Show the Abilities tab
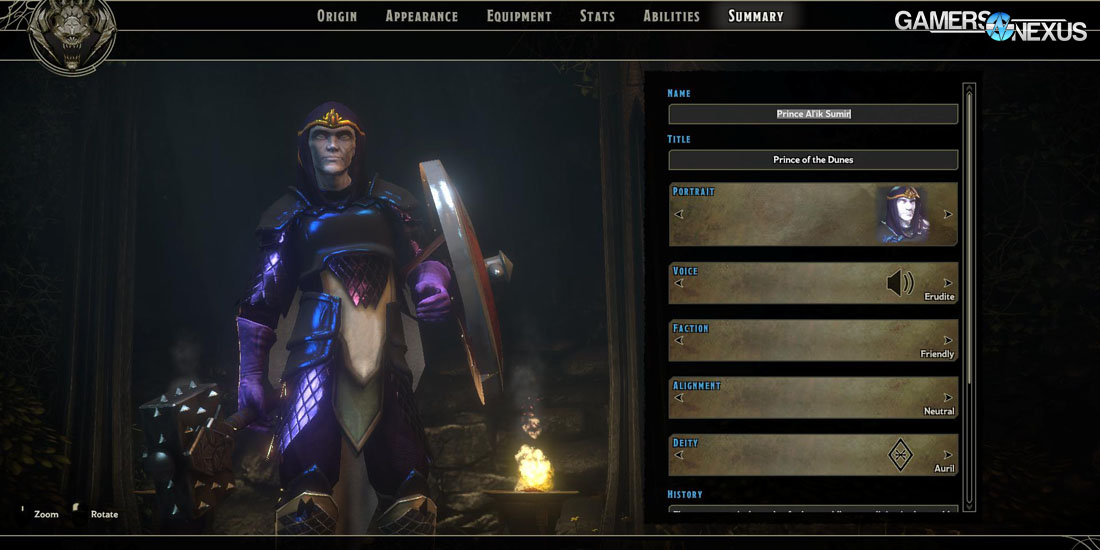 671,16
